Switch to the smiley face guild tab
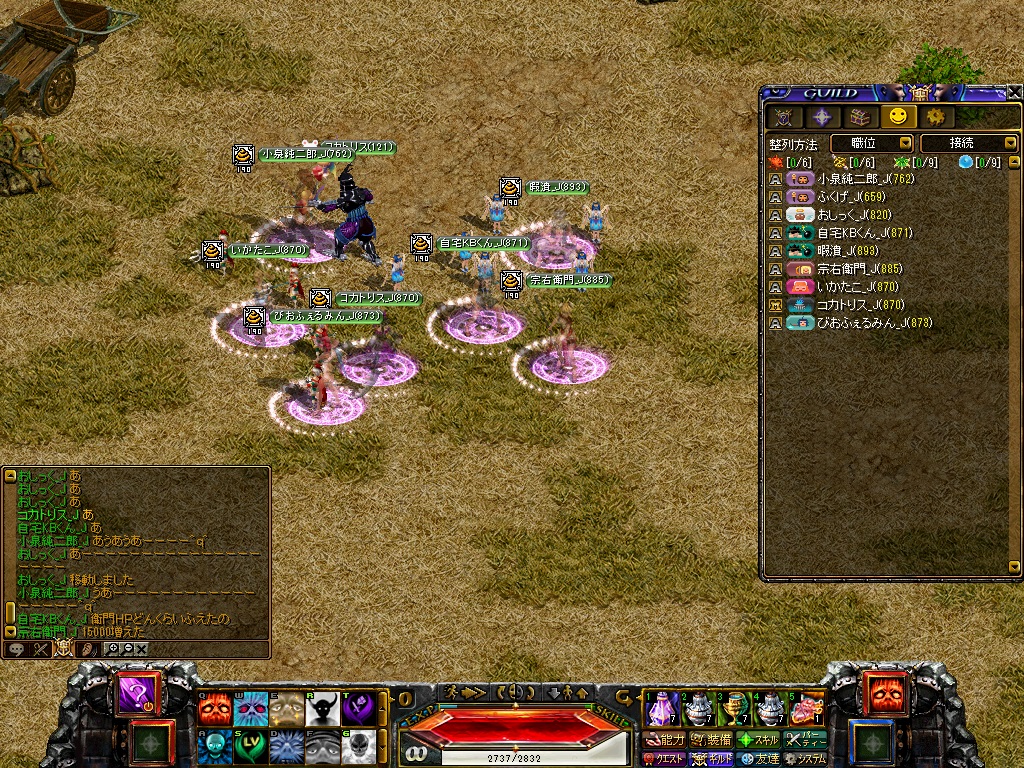Screen dimensions: 1024x768 [897, 117]
